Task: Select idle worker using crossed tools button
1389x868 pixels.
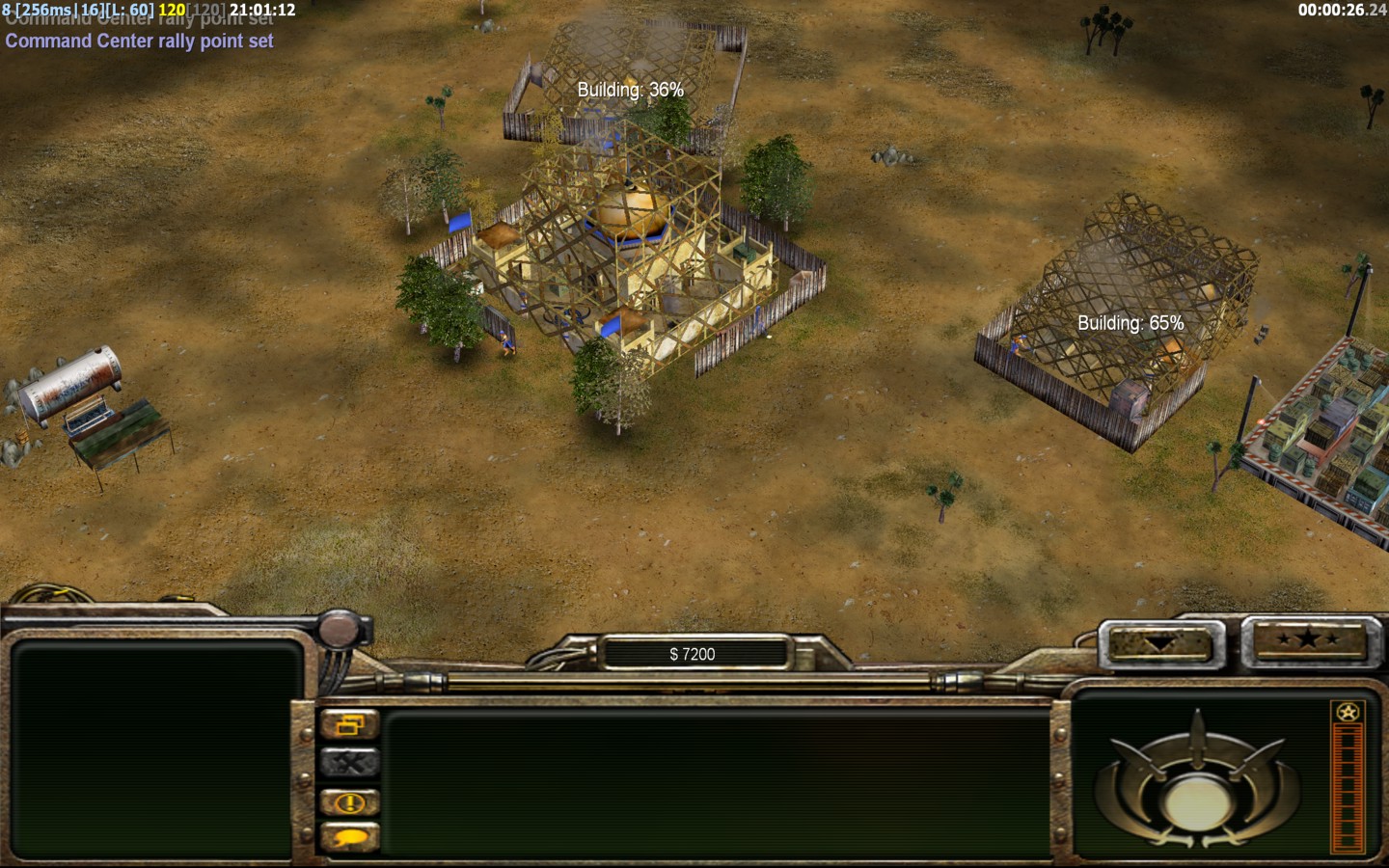Action: click(349, 763)
